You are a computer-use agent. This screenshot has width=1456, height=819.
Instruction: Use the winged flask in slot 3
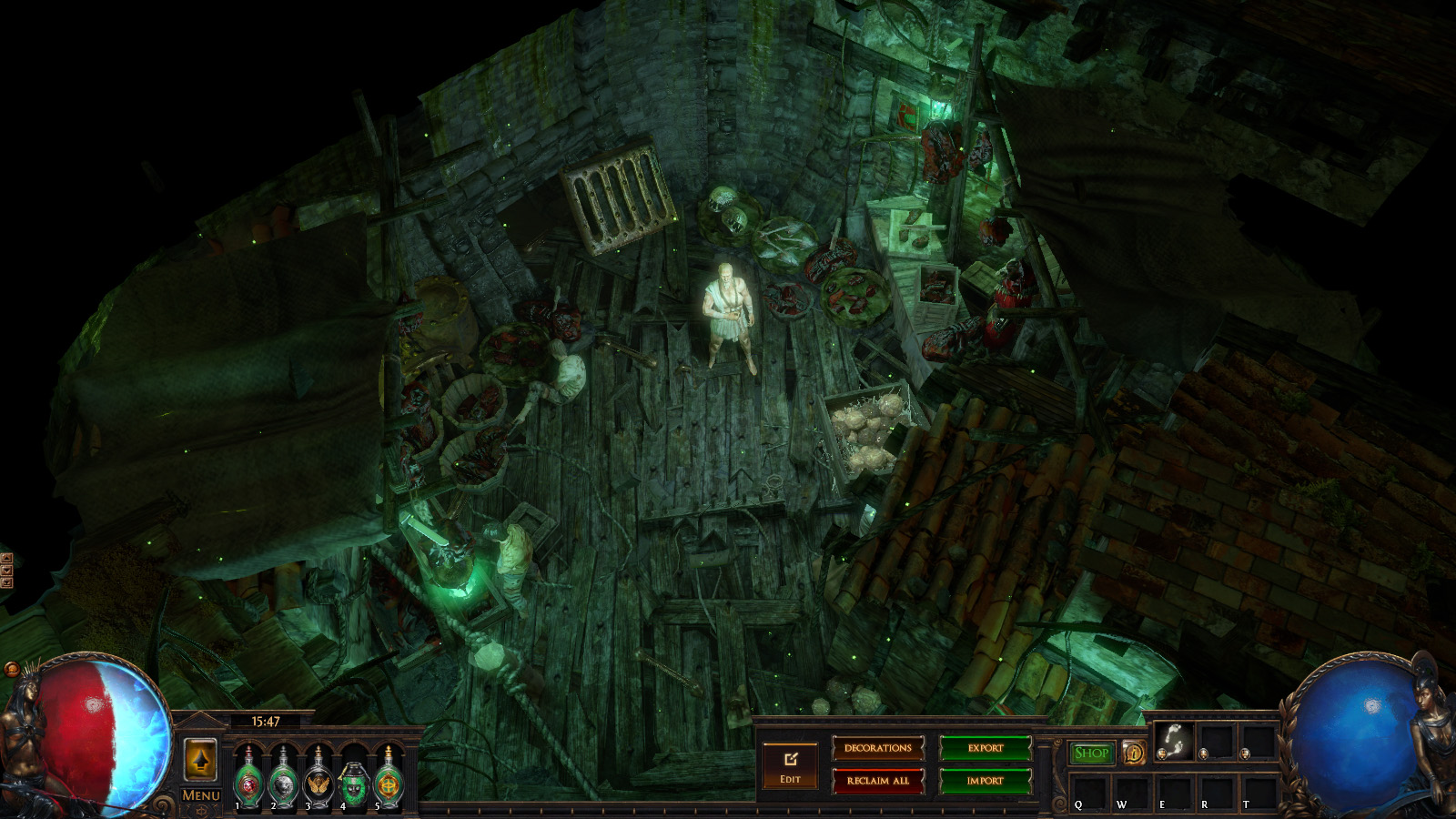pos(318,780)
